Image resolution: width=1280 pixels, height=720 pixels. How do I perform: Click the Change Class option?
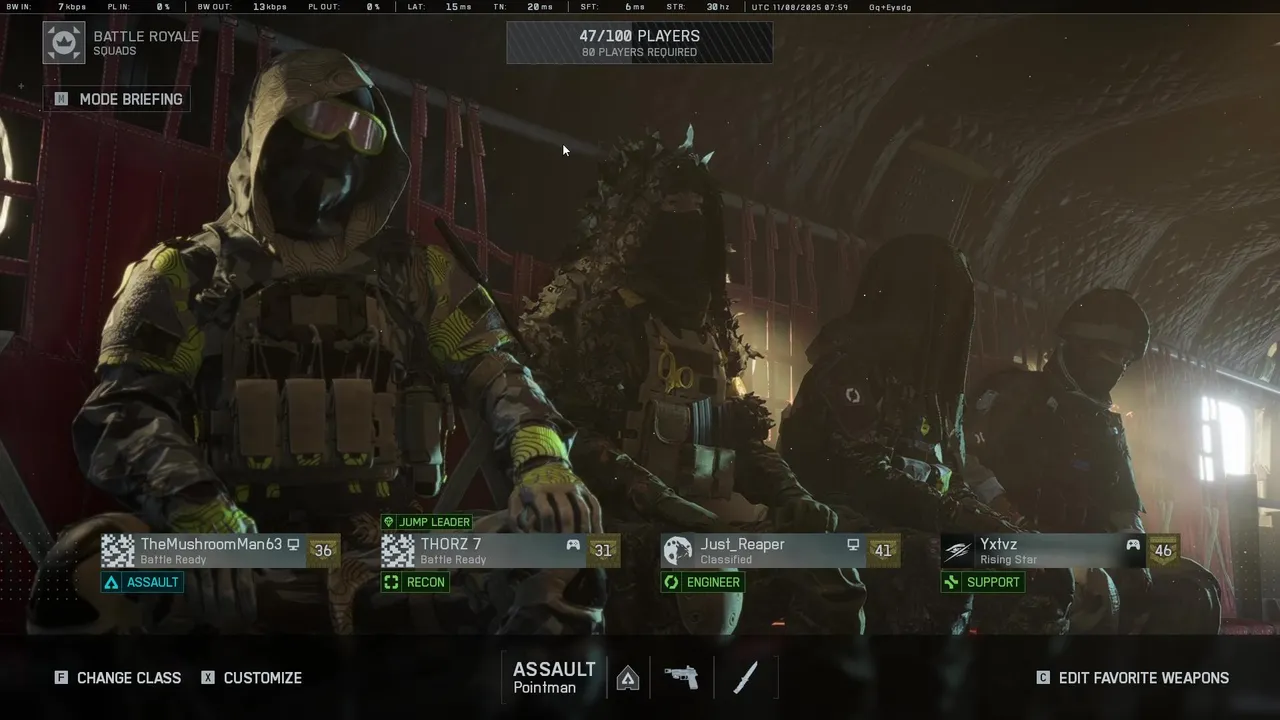tap(119, 678)
